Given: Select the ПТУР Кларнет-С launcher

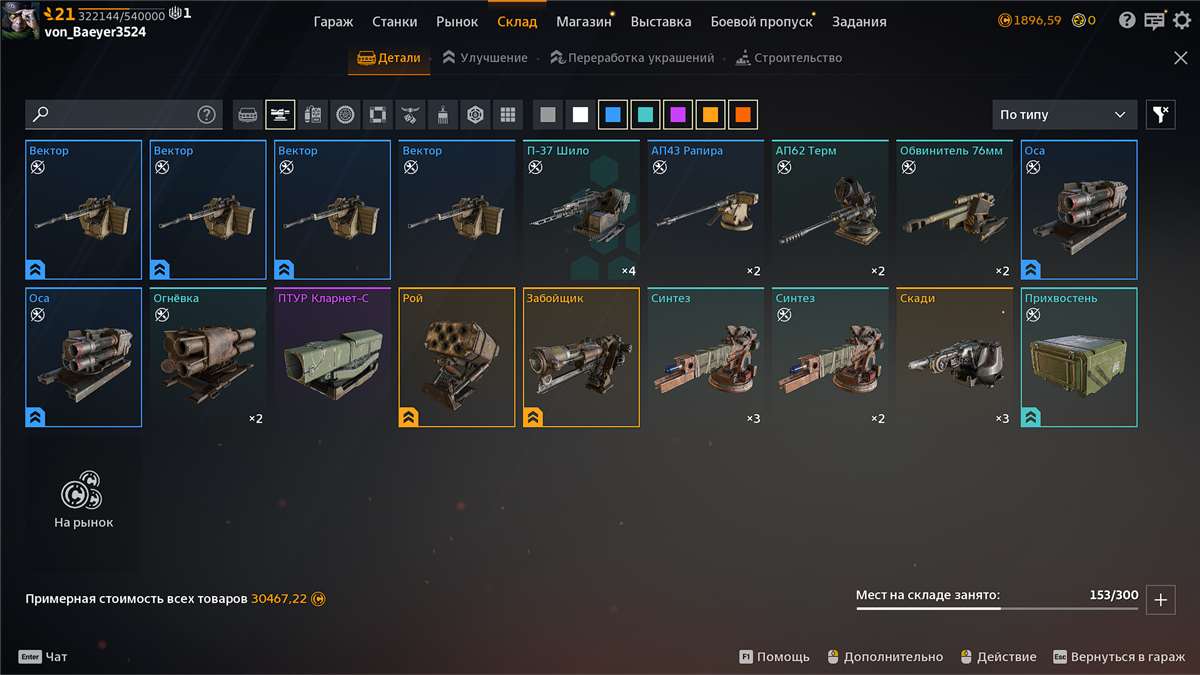Looking at the screenshot, I should click(x=333, y=357).
